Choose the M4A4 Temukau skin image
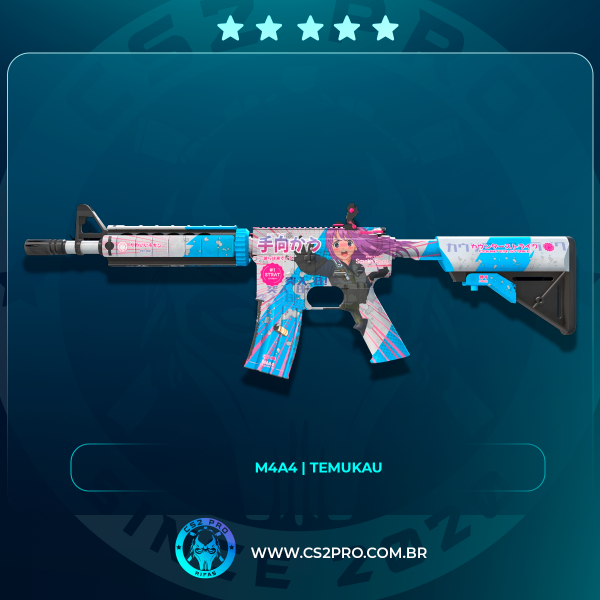The width and height of the screenshot is (600, 600). click(300, 285)
